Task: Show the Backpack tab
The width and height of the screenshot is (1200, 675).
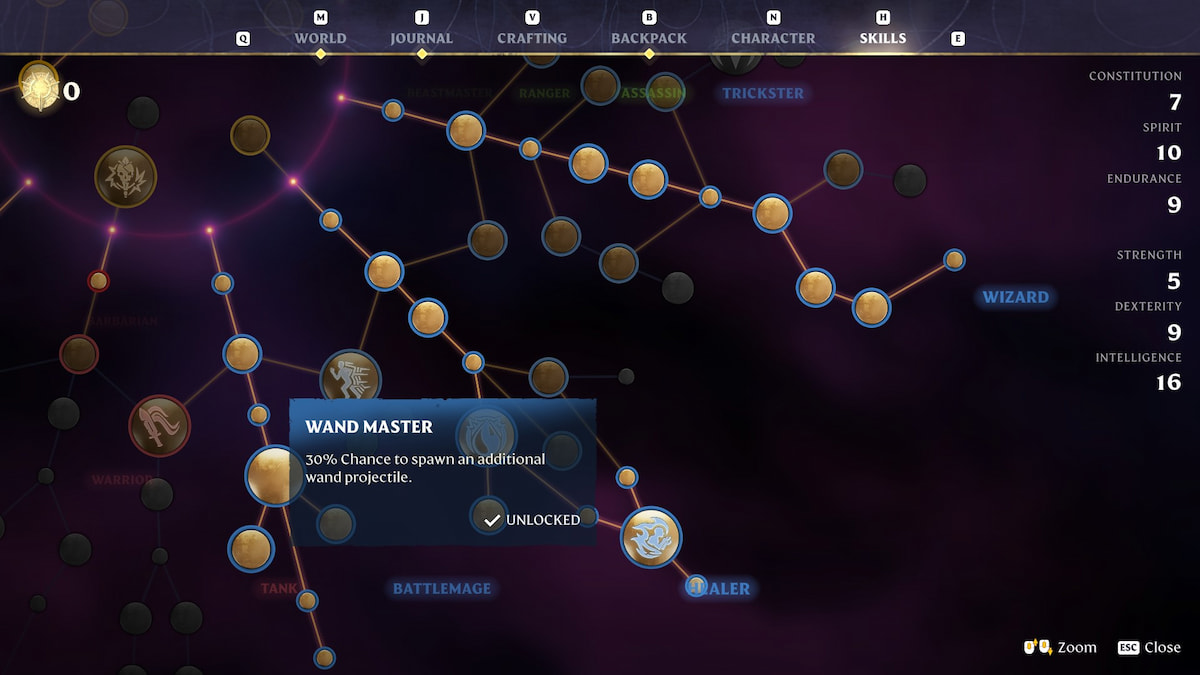Action: pyautogui.click(x=649, y=38)
